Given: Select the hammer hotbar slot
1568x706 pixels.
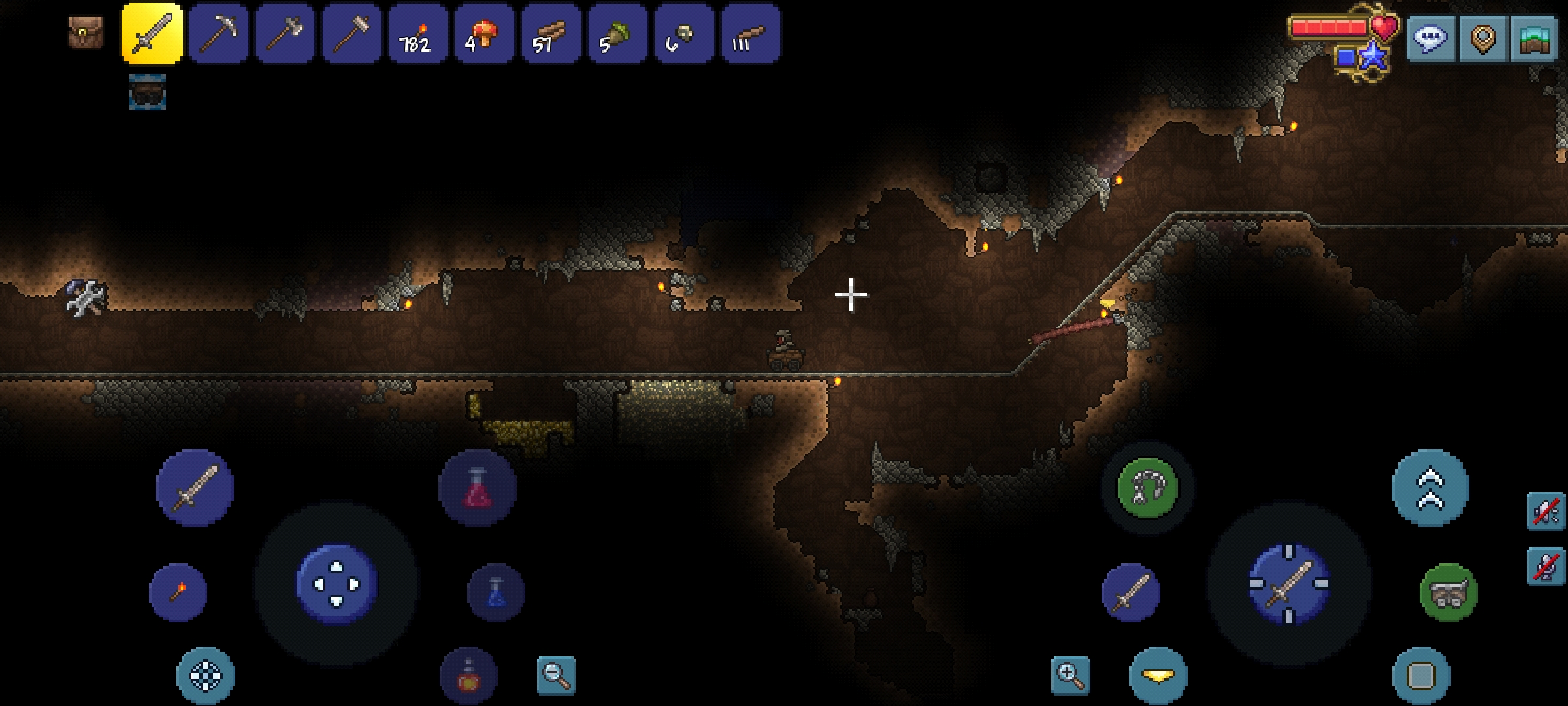Looking at the screenshot, I should [x=352, y=33].
